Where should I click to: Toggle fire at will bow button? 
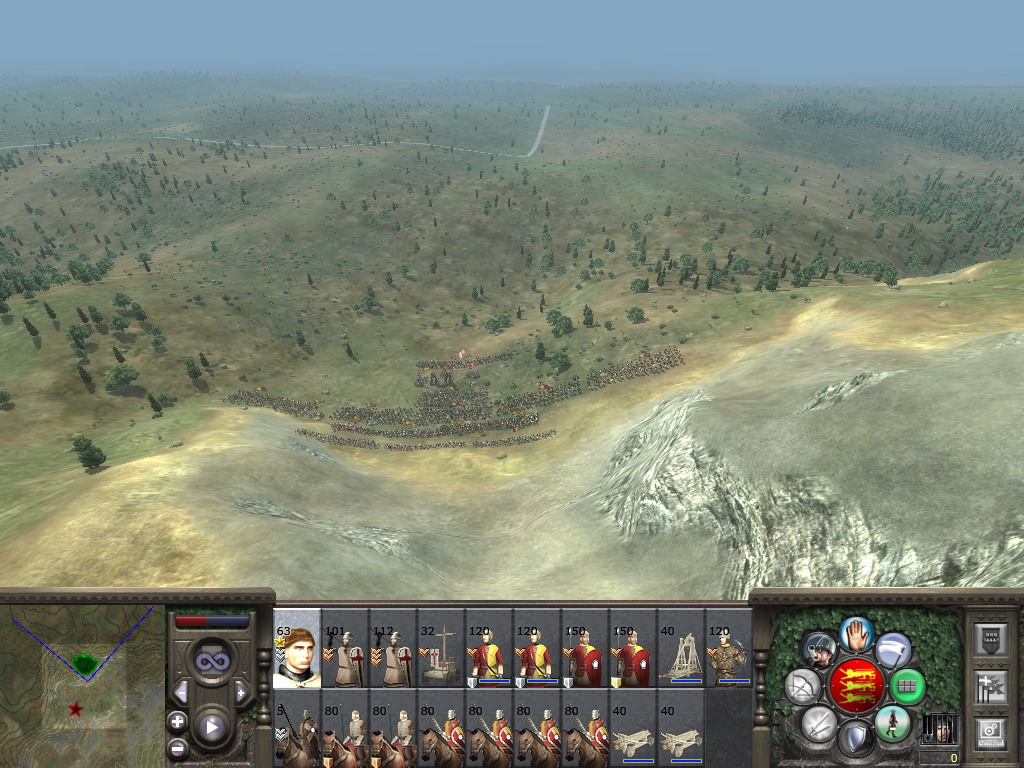click(802, 687)
